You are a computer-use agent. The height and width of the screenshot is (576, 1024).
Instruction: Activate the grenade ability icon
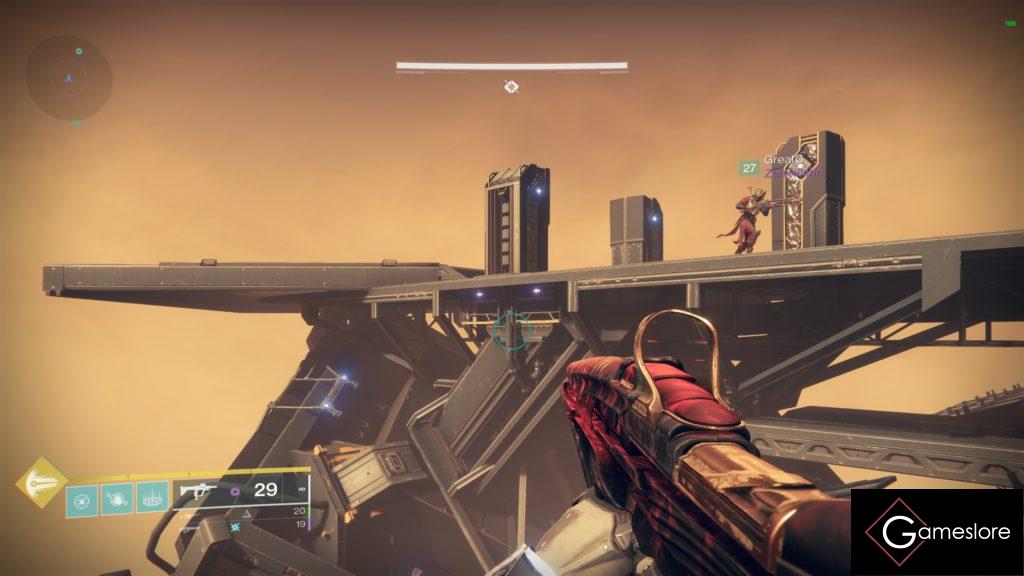click(x=82, y=499)
